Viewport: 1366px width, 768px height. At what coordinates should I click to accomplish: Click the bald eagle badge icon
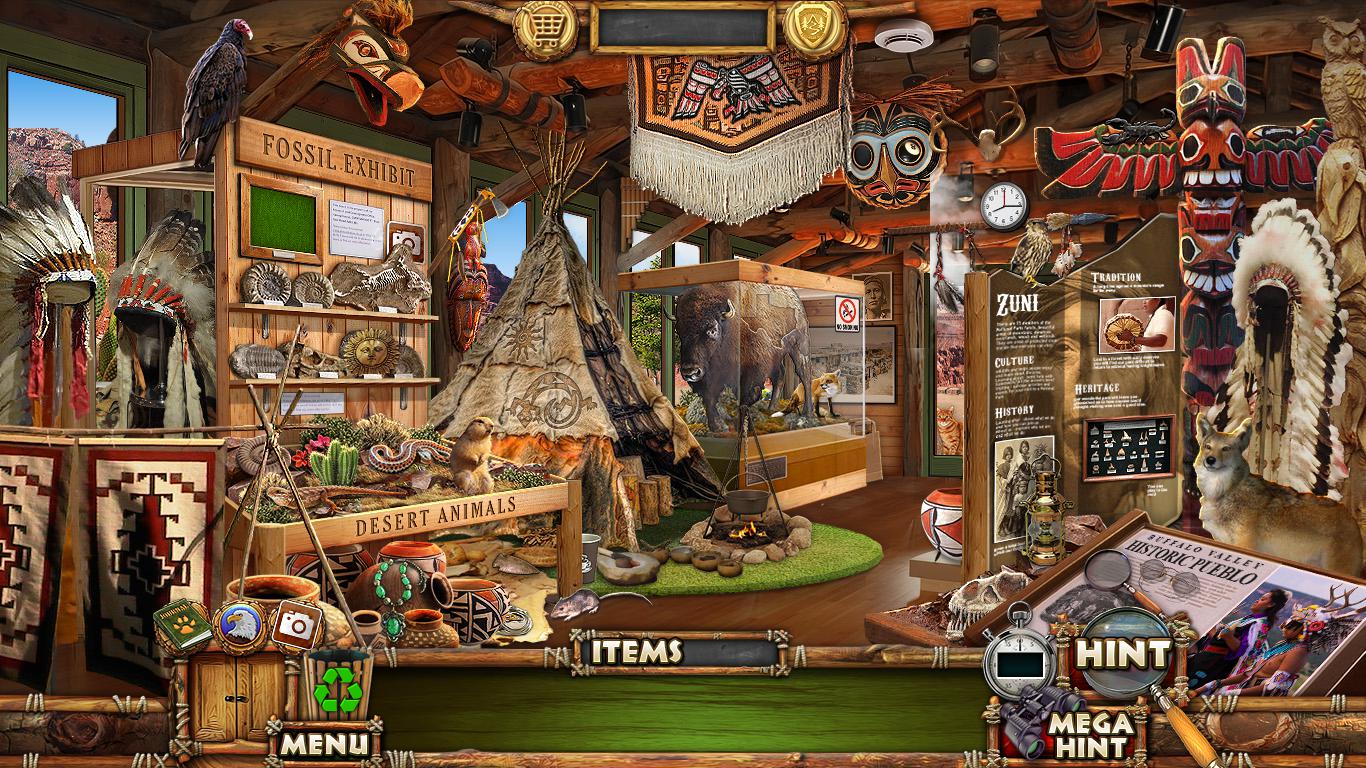pyautogui.click(x=240, y=625)
